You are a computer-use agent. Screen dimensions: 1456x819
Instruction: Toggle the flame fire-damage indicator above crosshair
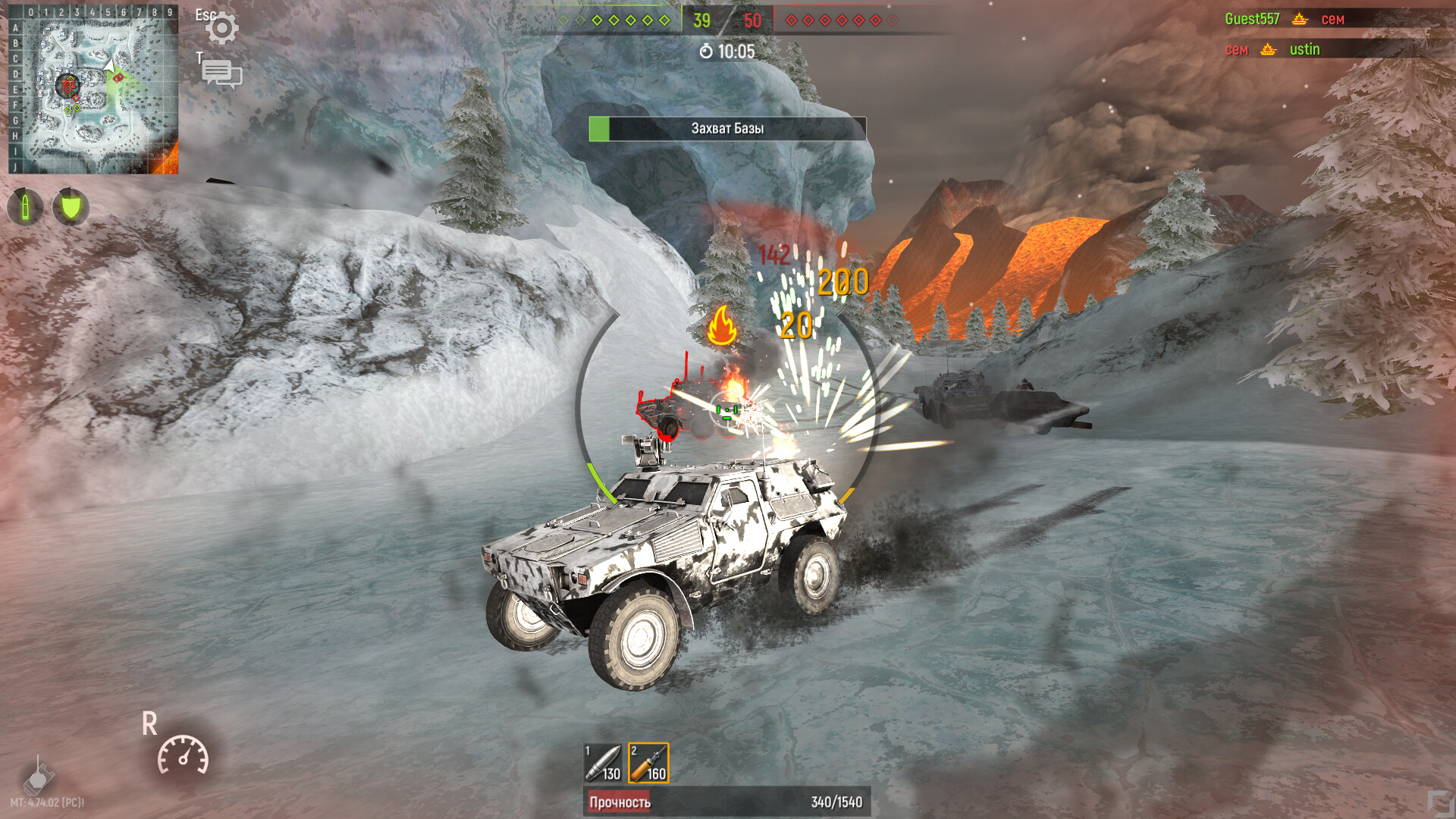[723, 322]
